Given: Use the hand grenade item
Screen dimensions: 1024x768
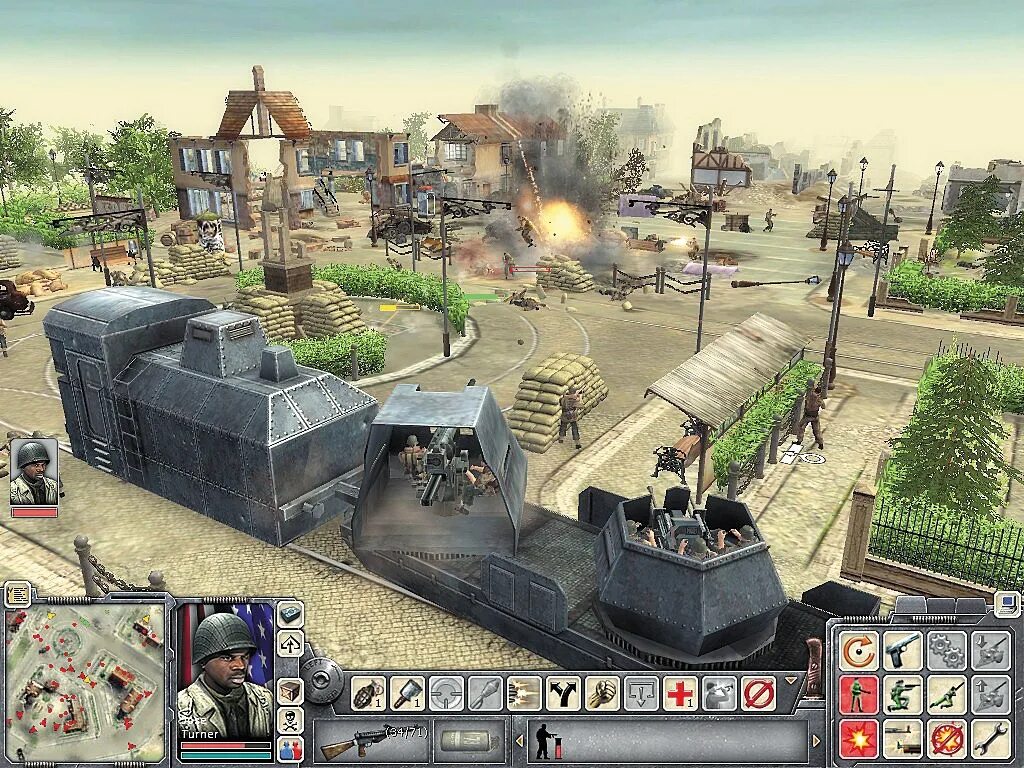Looking at the screenshot, I should click(x=369, y=692).
